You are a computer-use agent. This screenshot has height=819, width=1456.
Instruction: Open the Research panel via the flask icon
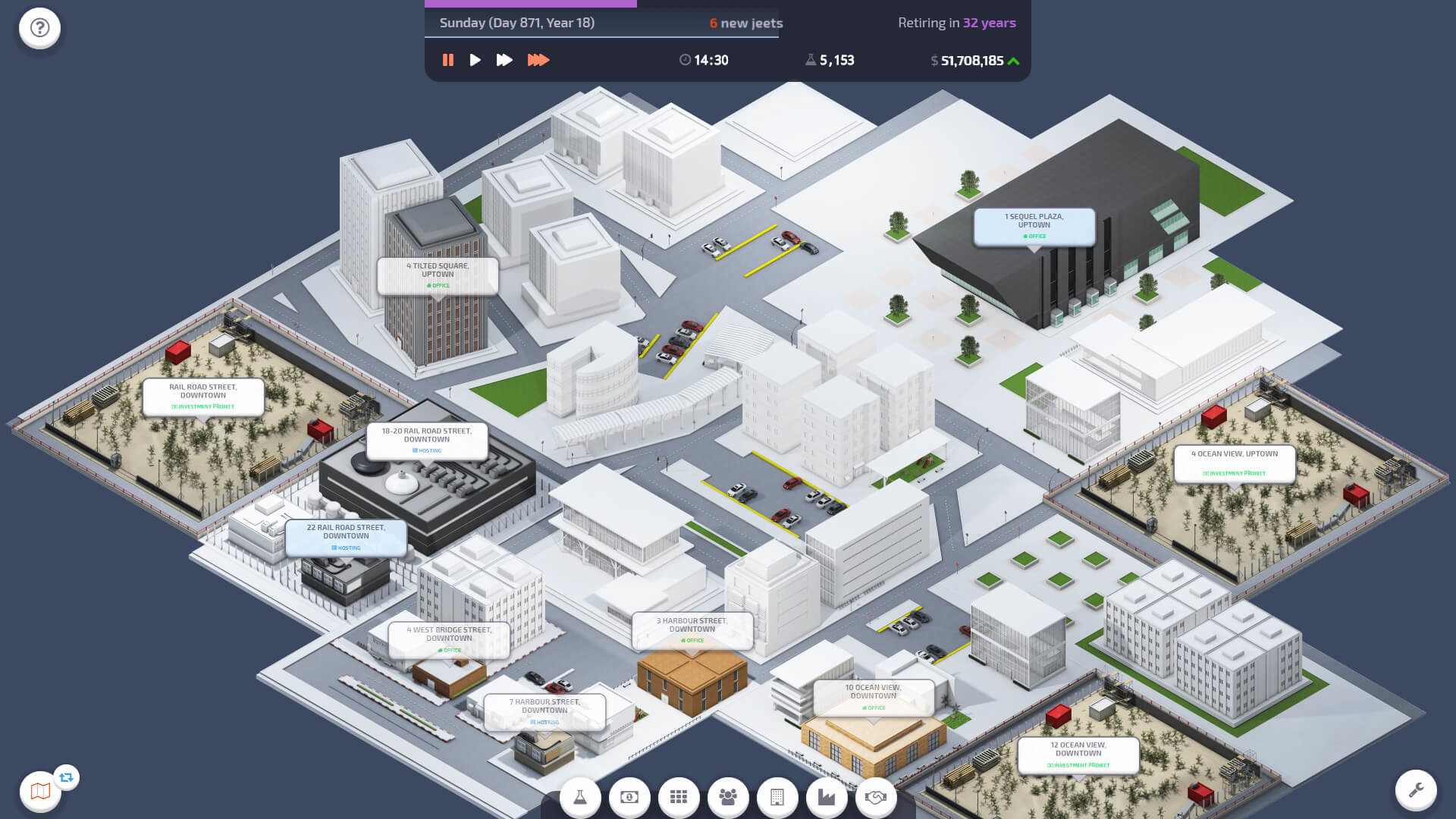(x=580, y=797)
